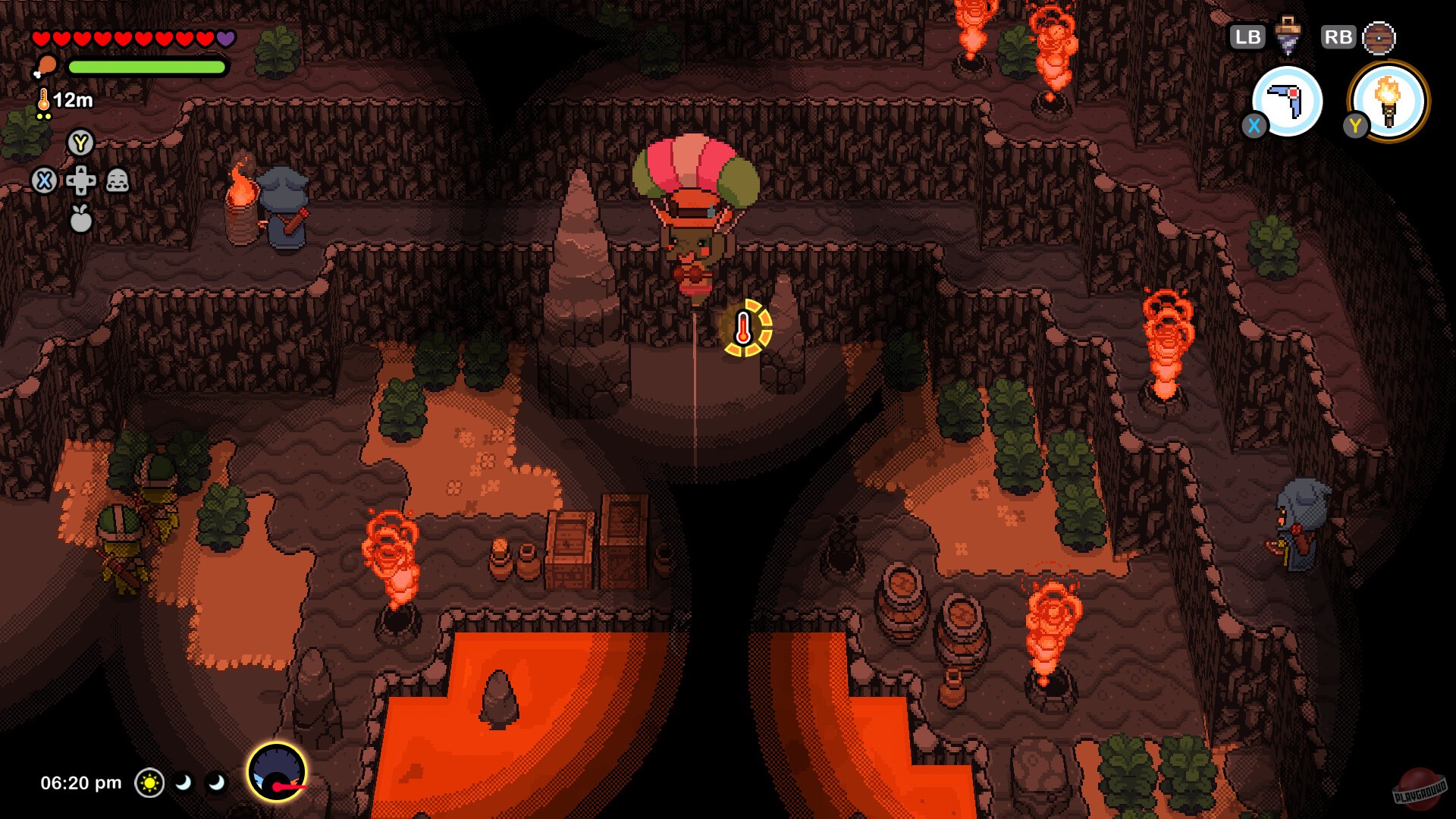Click the thermometer icon showing 12m
Screen dimensions: 1456x819
click(44, 99)
